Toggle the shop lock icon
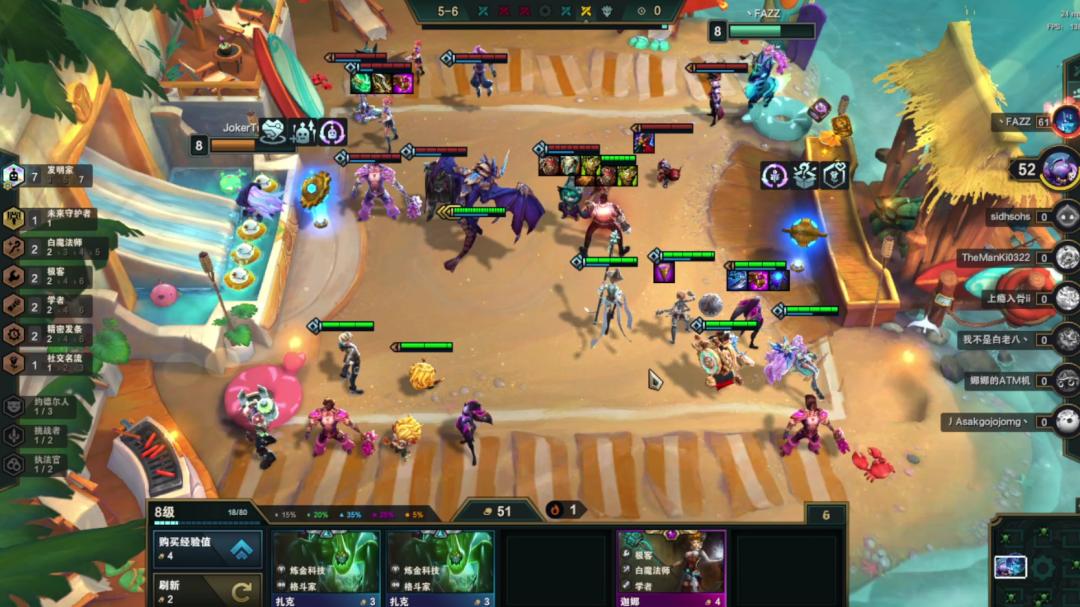This screenshot has width=1080, height=607. [826, 515]
